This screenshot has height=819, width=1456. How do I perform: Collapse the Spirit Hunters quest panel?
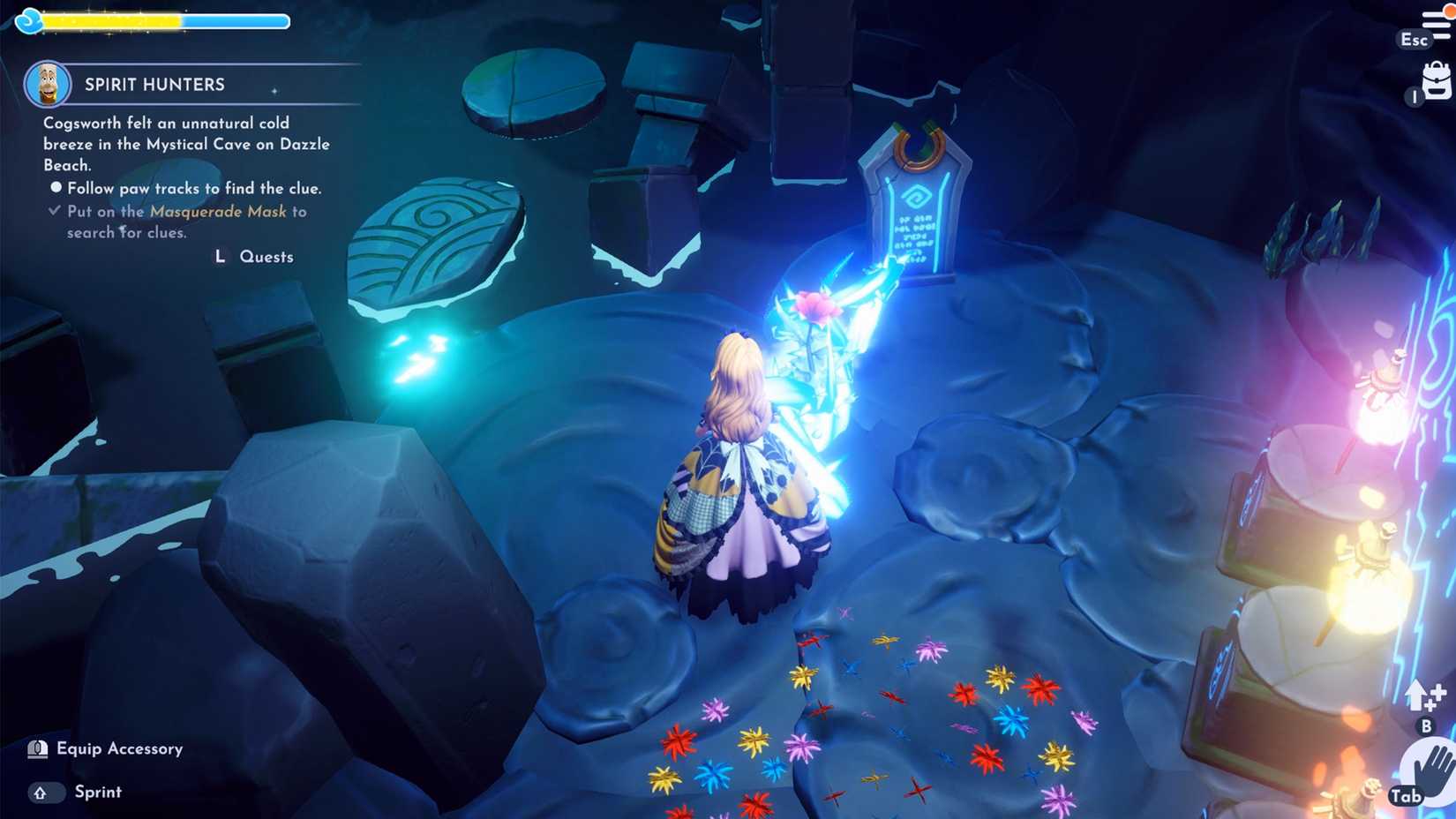154,84
